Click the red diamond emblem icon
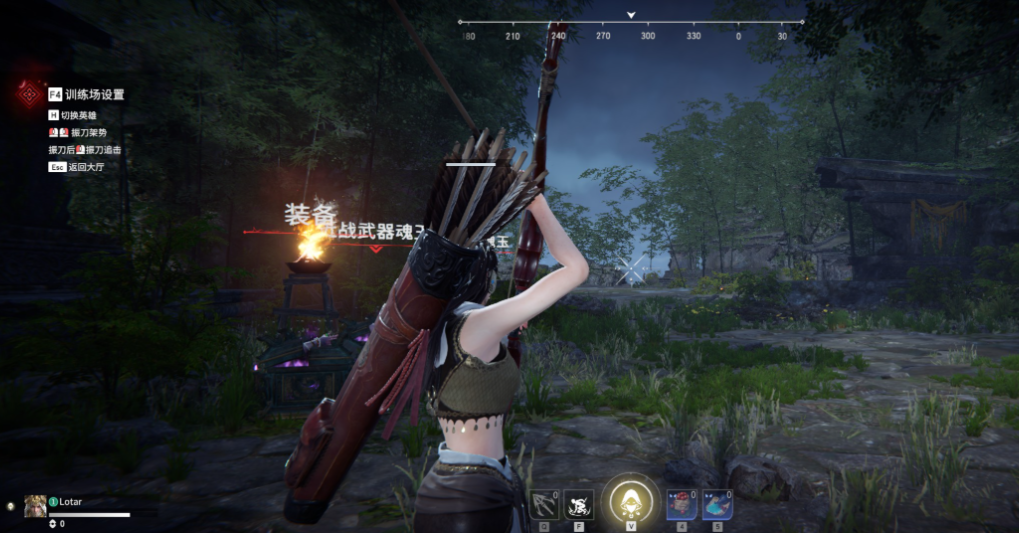The image size is (1019, 533). click(28, 94)
